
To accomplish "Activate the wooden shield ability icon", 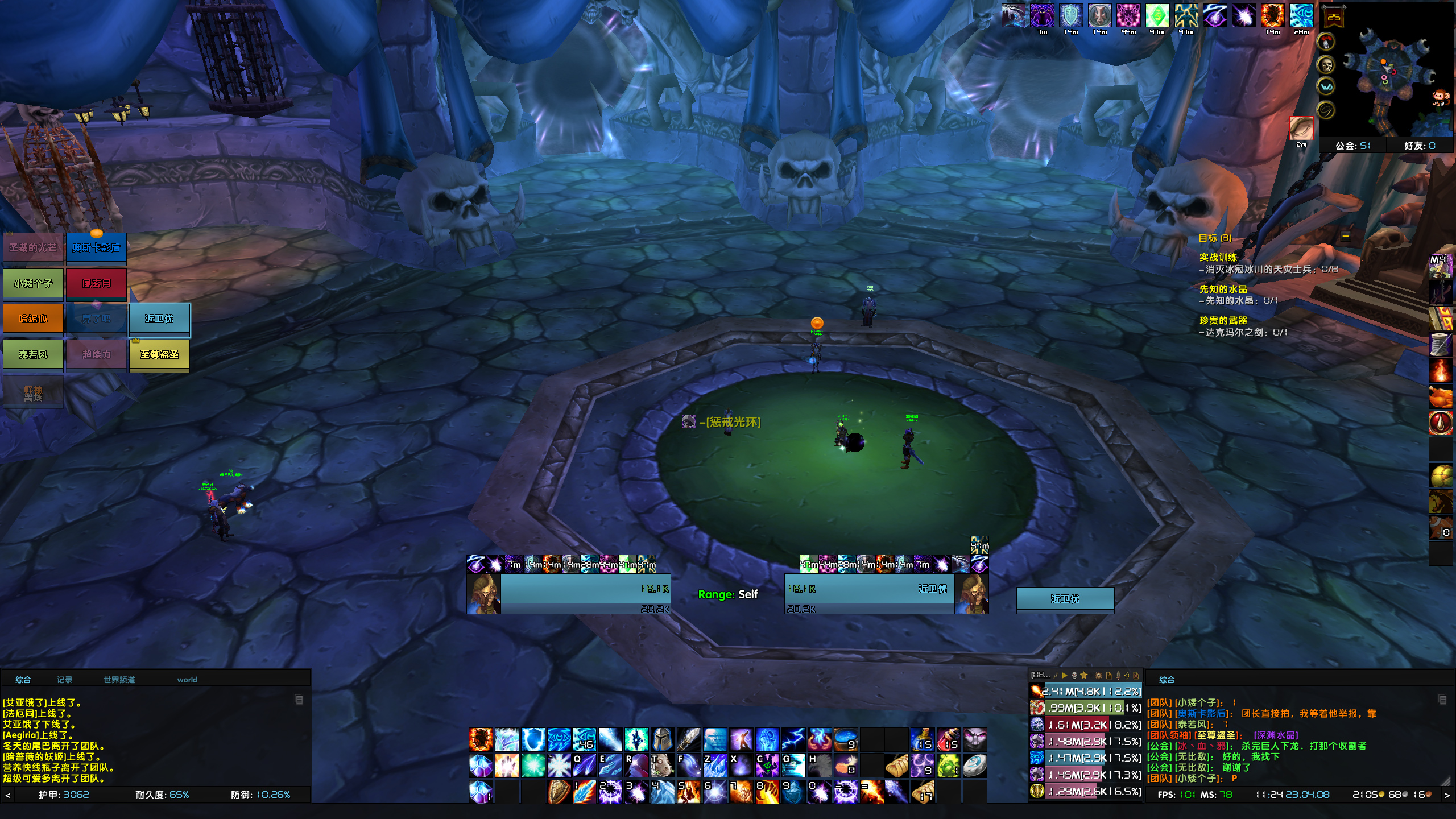I will pyautogui.click(x=559, y=791).
